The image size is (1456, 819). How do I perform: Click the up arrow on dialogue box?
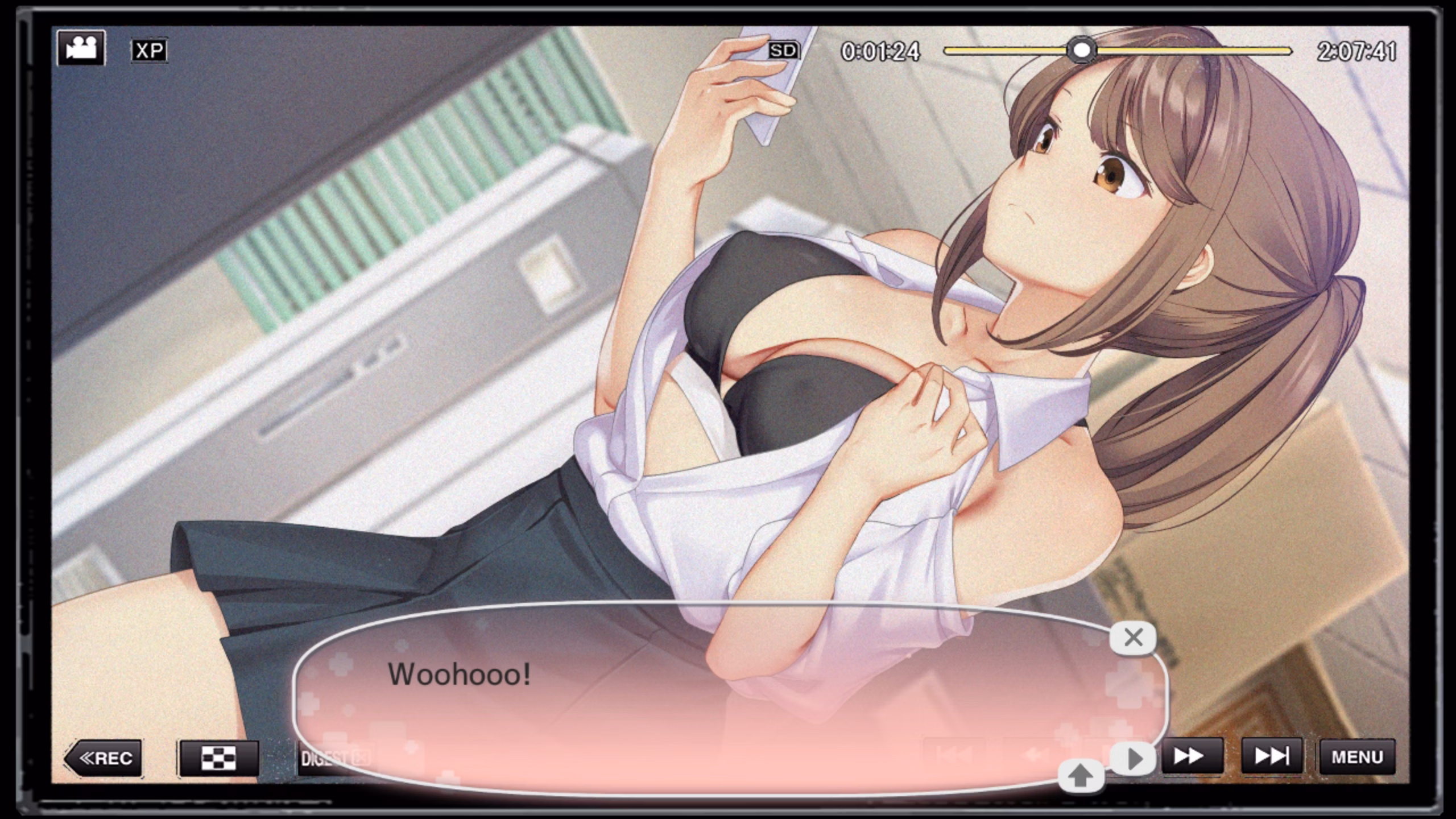tap(1081, 776)
